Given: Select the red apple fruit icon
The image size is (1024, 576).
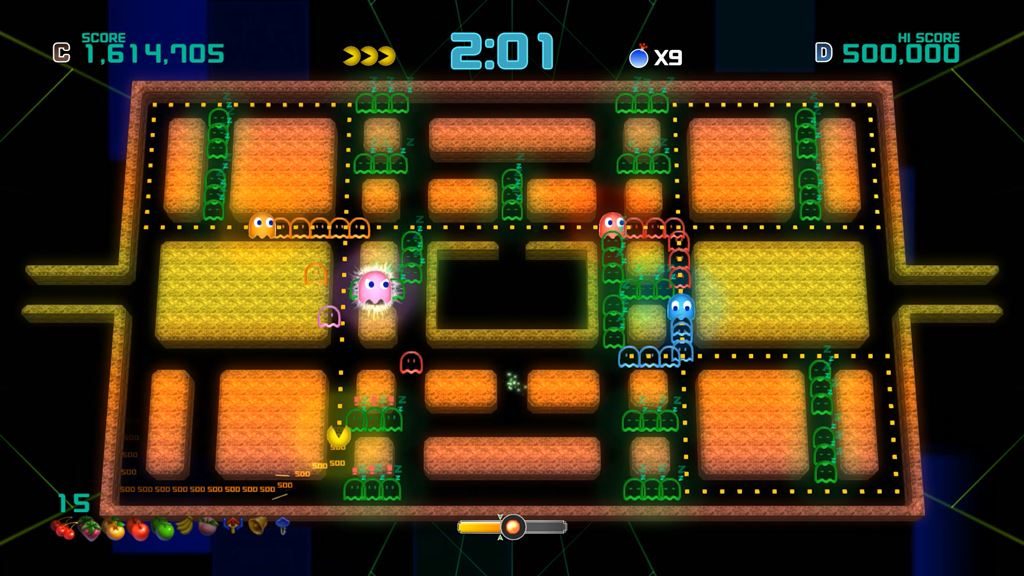Looking at the screenshot, I should 139,530.
